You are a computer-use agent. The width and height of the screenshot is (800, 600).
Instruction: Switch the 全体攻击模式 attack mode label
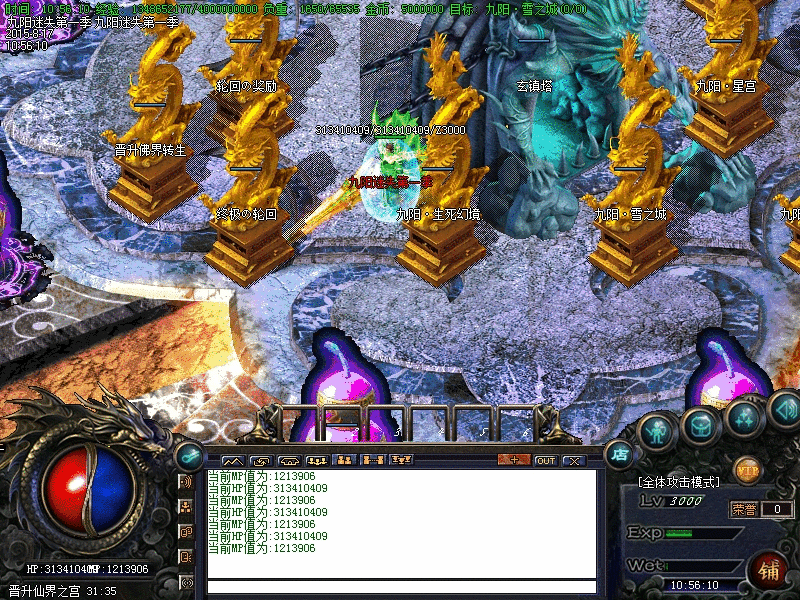pyautogui.click(x=678, y=482)
